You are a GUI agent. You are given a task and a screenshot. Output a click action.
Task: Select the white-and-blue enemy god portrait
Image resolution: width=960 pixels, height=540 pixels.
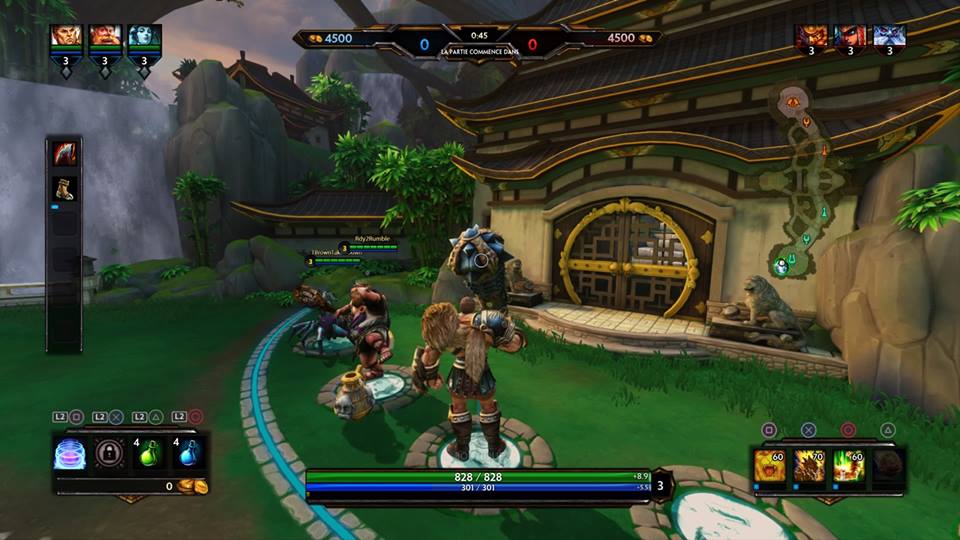tap(889, 38)
